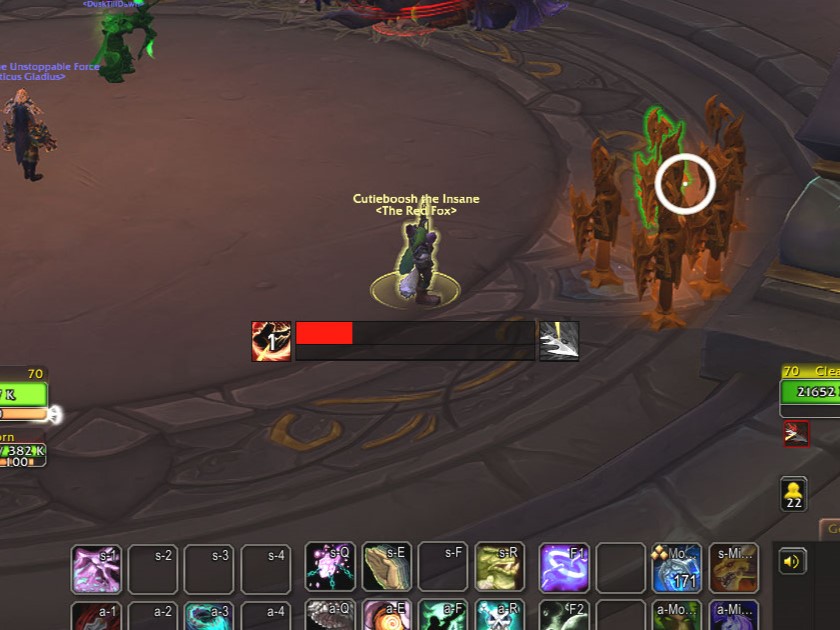
Task: Click the s-Mi golden dragon mount icon
Action: click(734, 568)
